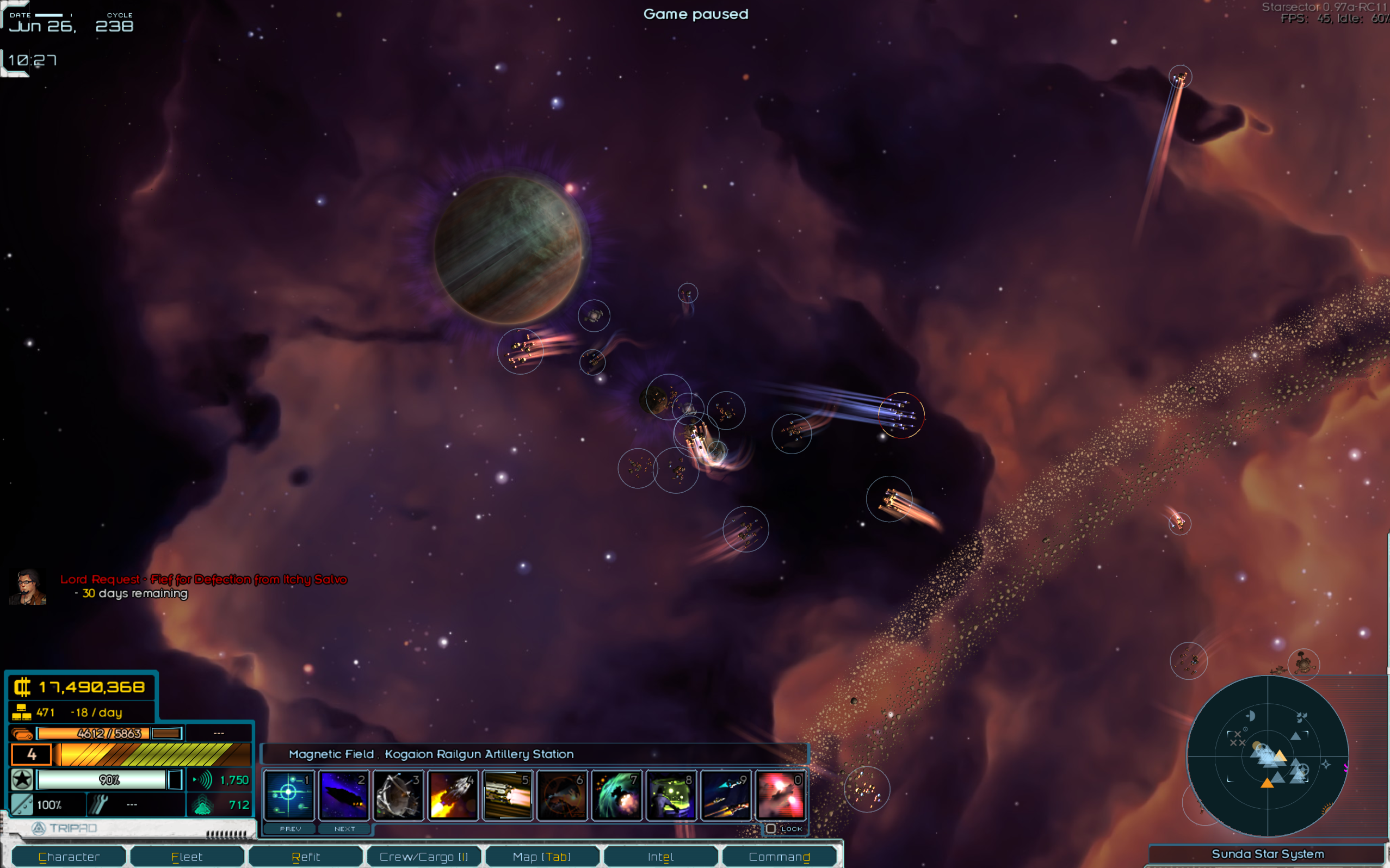
Task: Activate the satellite dish ability in slot 3
Action: point(398,795)
